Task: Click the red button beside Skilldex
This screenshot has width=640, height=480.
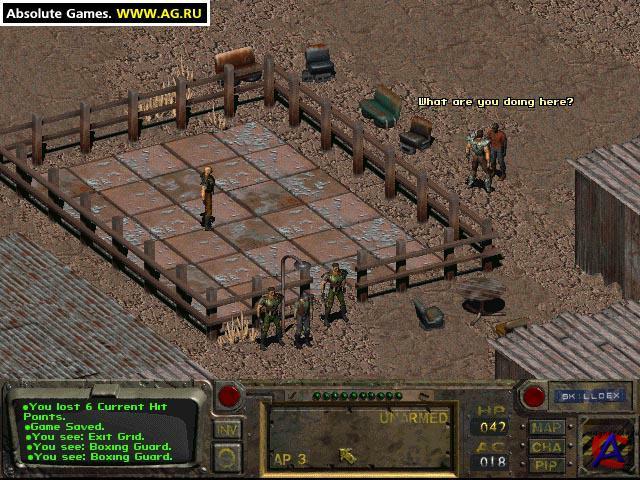Action: pos(532,396)
